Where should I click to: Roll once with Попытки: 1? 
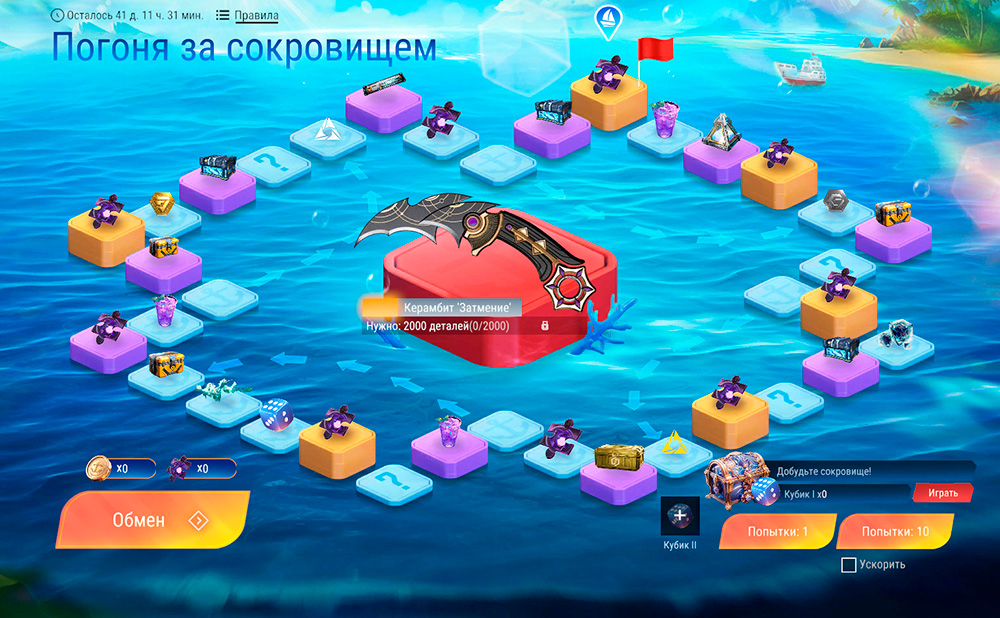(x=777, y=531)
